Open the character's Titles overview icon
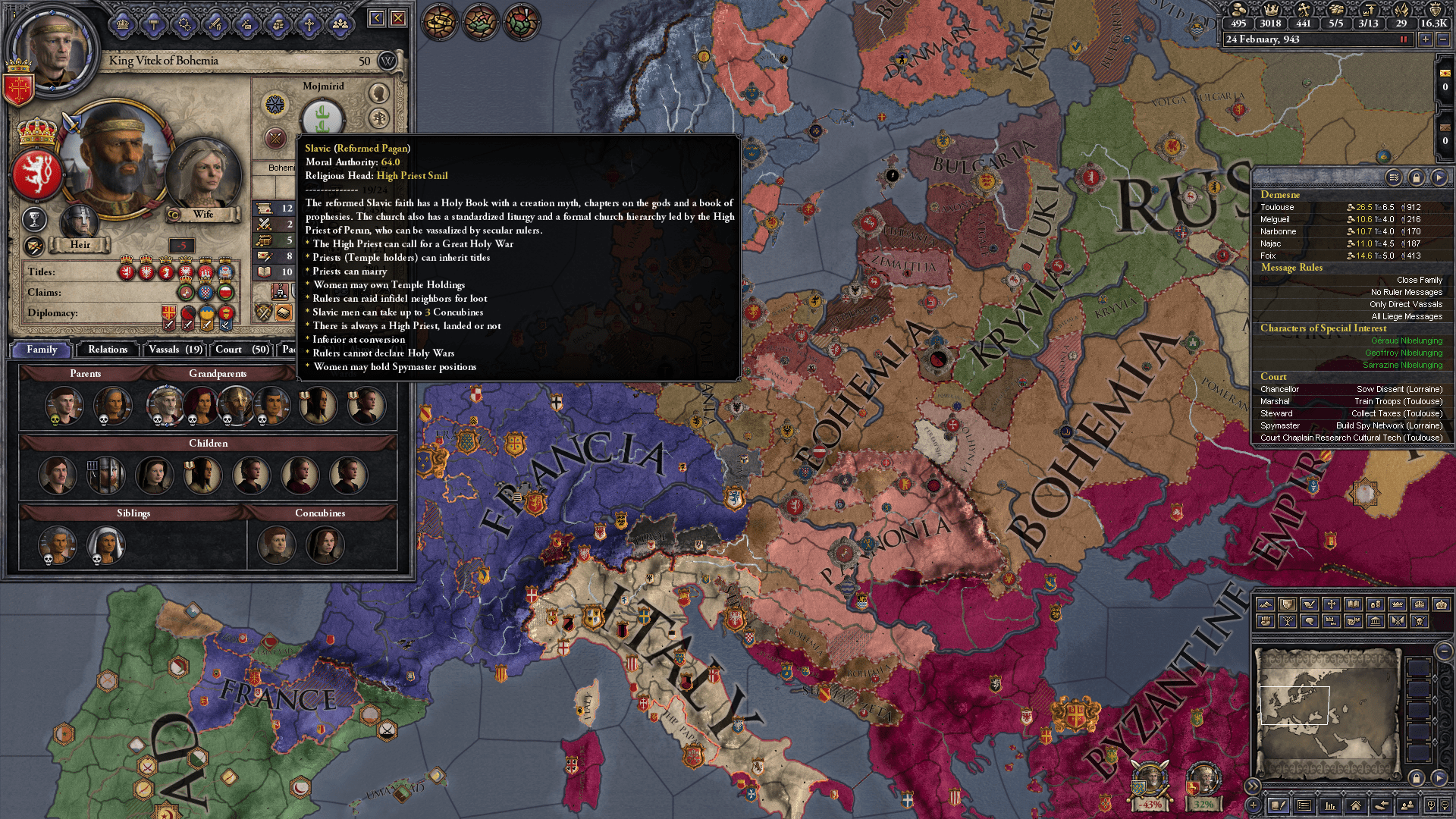Image resolution: width=1456 pixels, height=819 pixels. 123,23
